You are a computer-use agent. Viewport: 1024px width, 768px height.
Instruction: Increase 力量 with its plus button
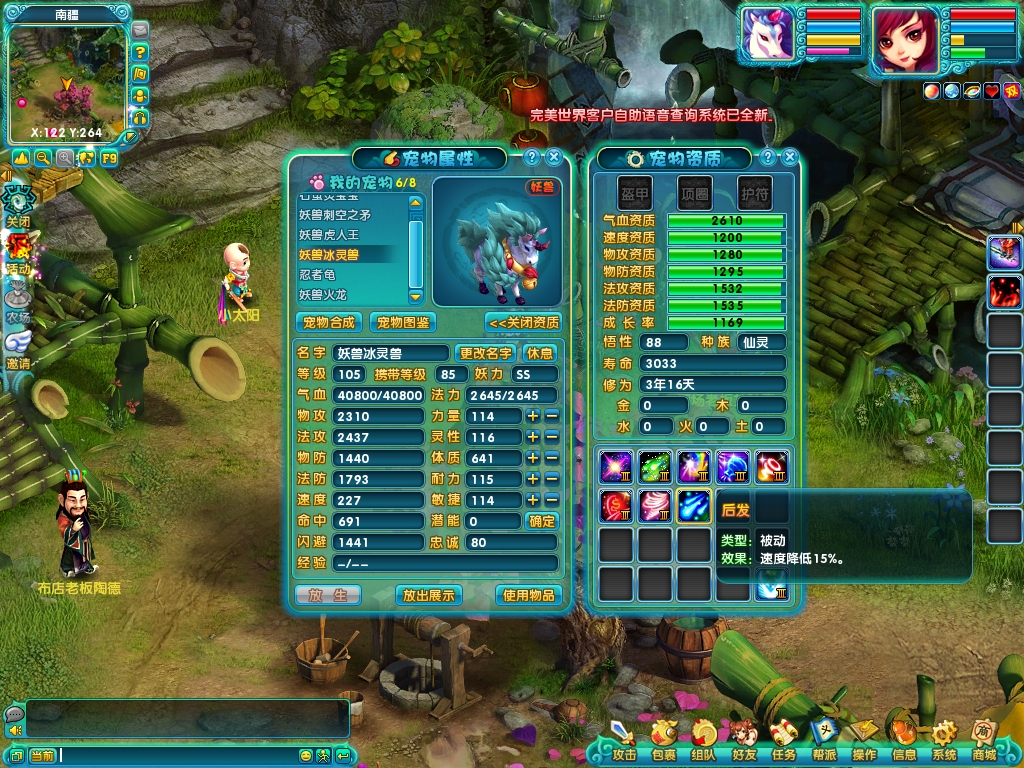coord(533,416)
